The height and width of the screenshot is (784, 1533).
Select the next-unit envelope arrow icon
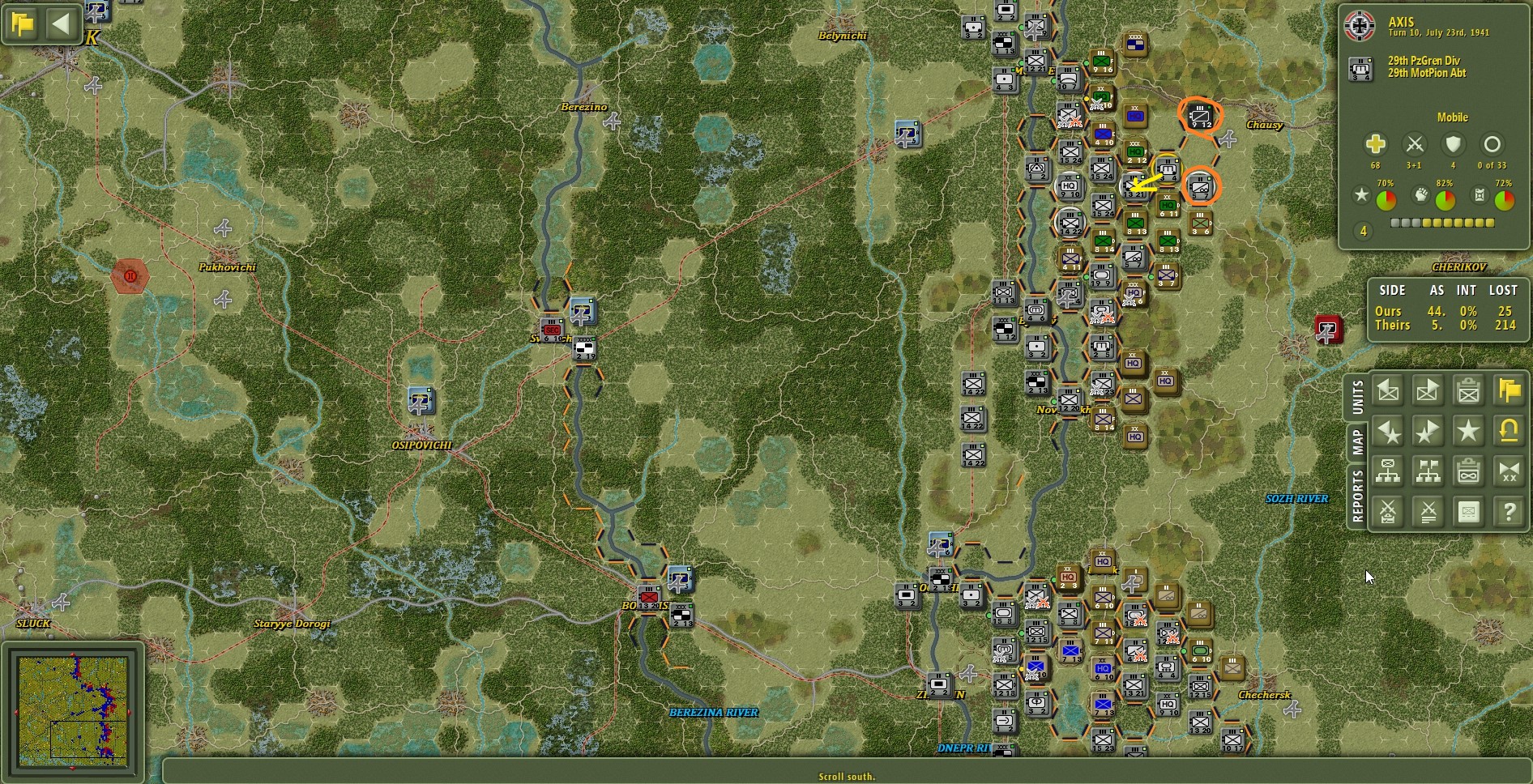click(1428, 391)
